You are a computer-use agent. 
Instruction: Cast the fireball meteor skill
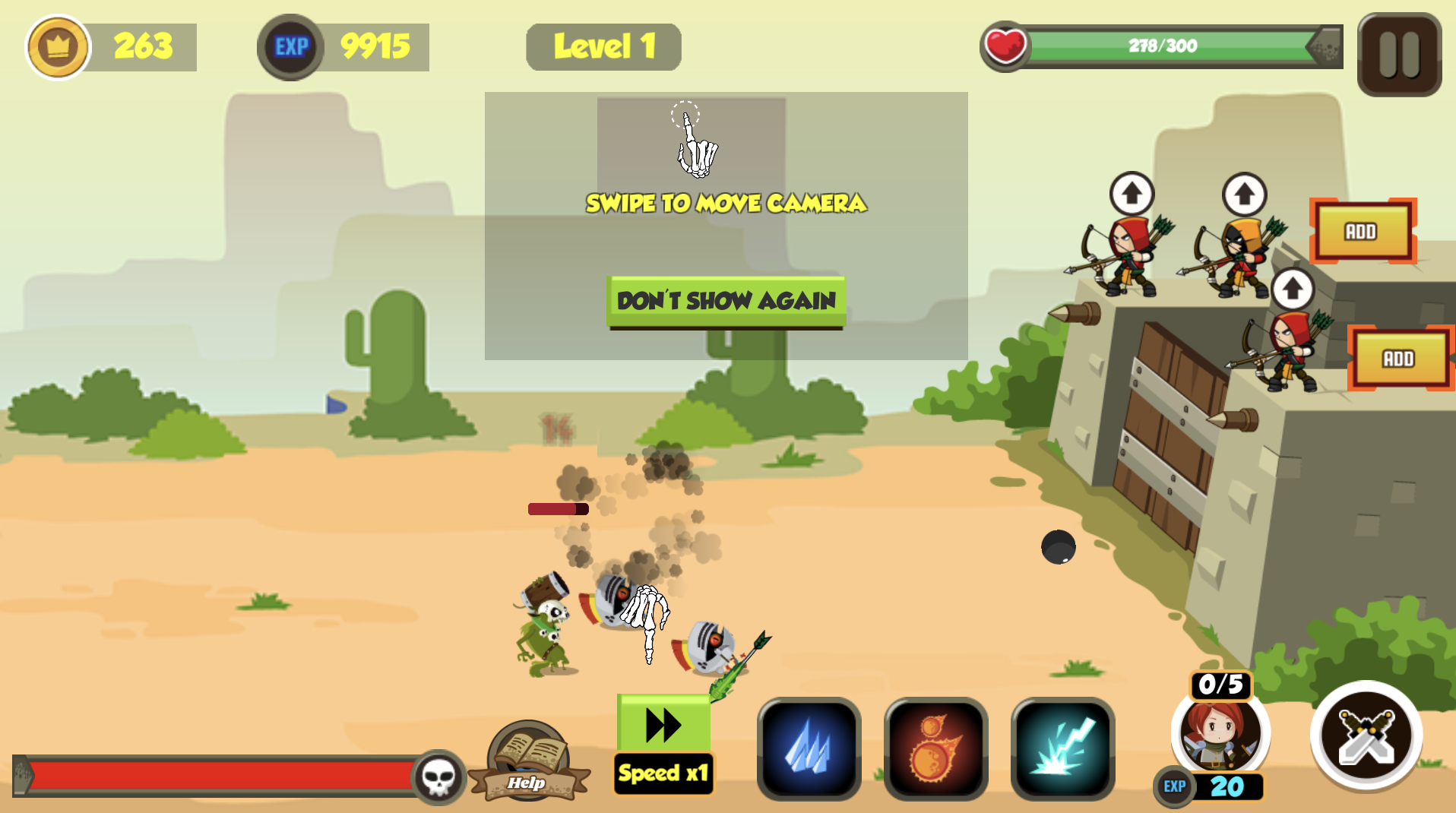point(935,748)
